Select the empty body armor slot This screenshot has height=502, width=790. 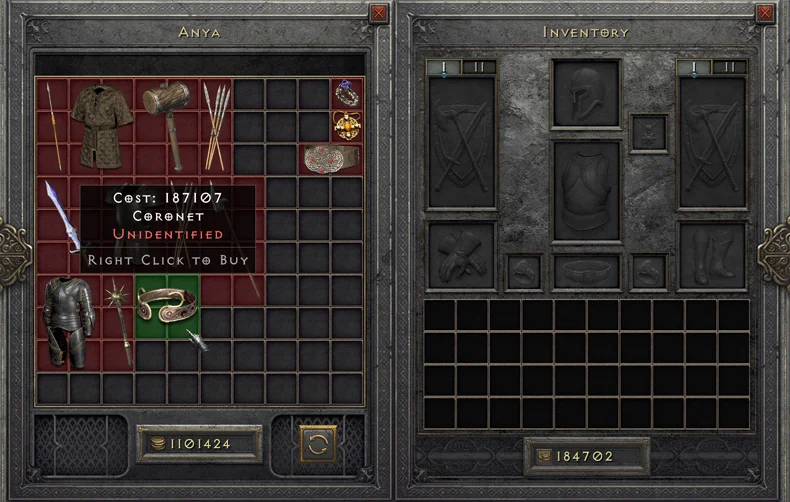pyautogui.click(x=586, y=190)
